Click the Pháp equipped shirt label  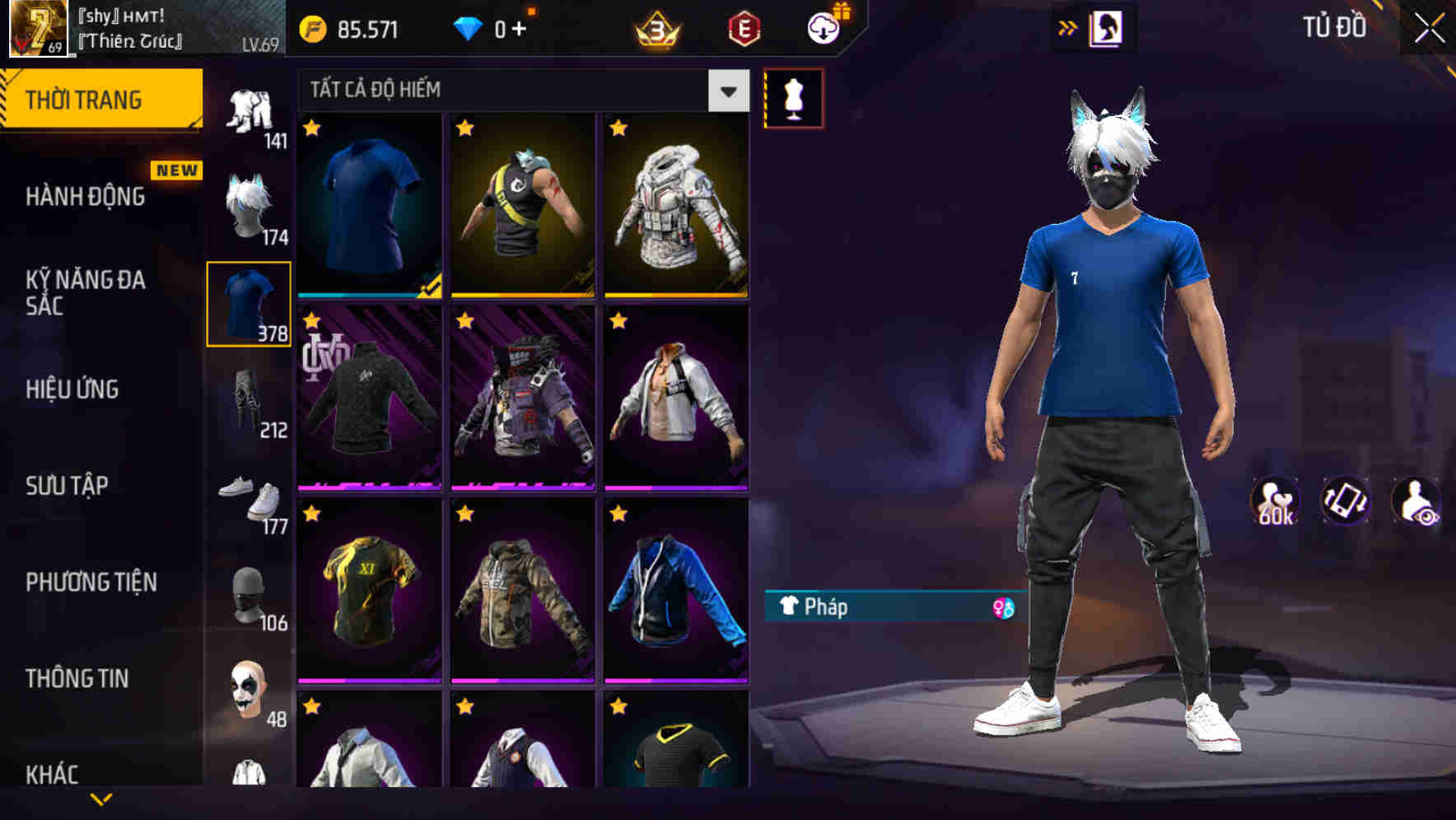click(x=832, y=608)
